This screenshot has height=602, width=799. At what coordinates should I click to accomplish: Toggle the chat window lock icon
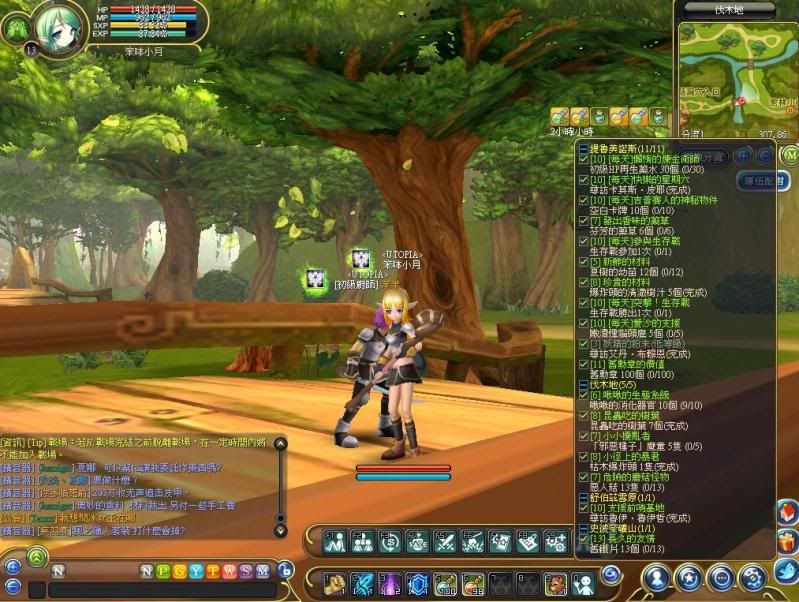click(285, 570)
